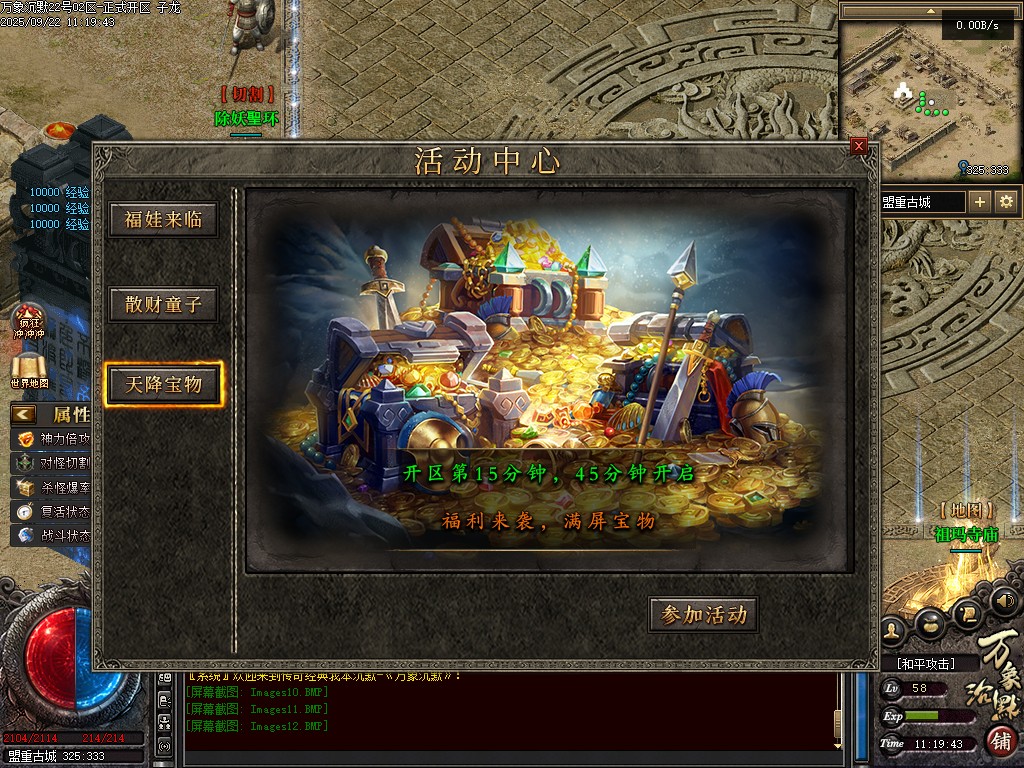Select the 对怪切割 attribute row
The height and width of the screenshot is (768, 1024).
tap(55, 463)
